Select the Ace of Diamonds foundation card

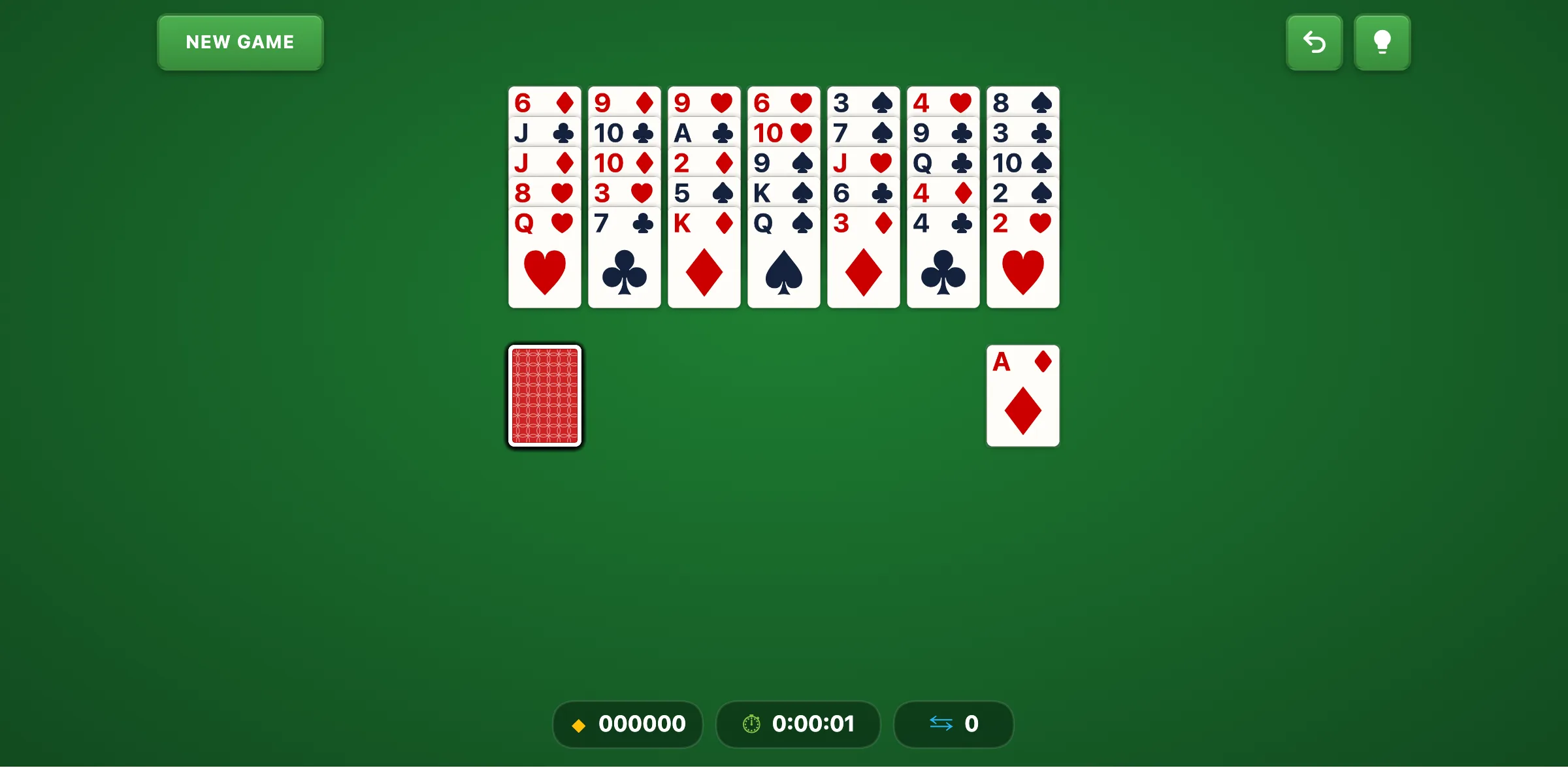(x=1022, y=396)
